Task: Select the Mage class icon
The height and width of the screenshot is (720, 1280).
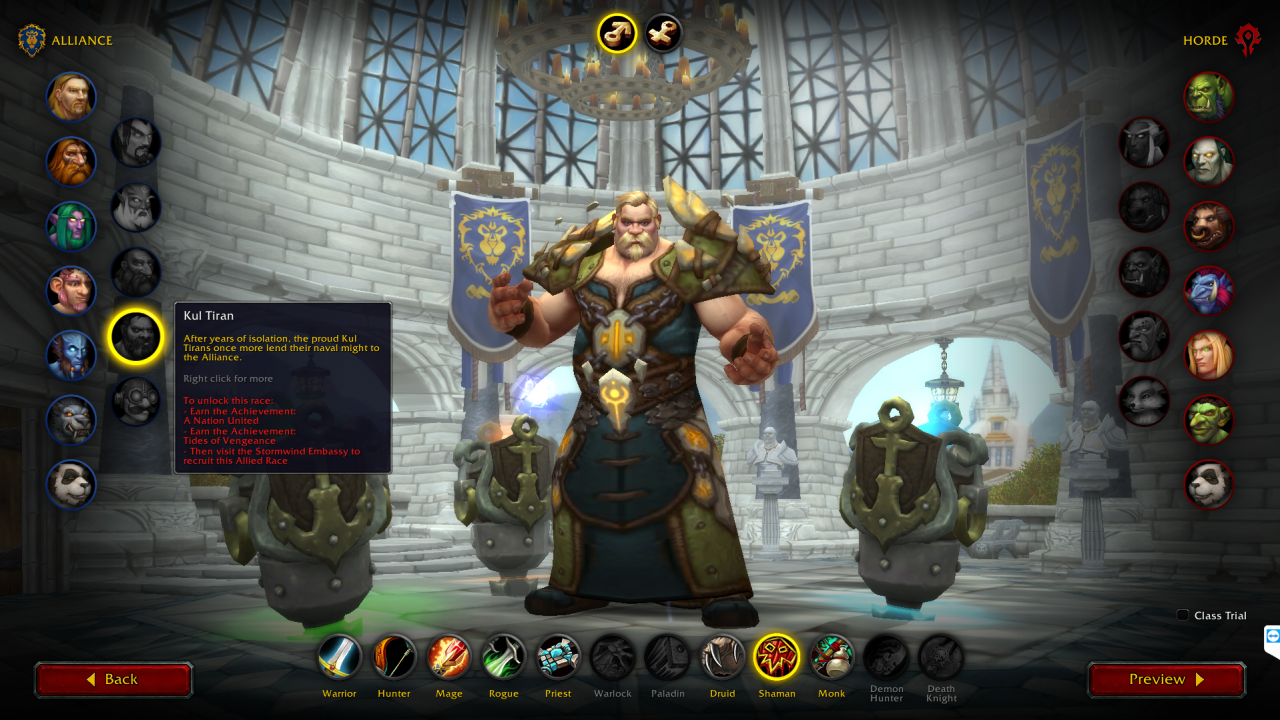Action: point(448,656)
